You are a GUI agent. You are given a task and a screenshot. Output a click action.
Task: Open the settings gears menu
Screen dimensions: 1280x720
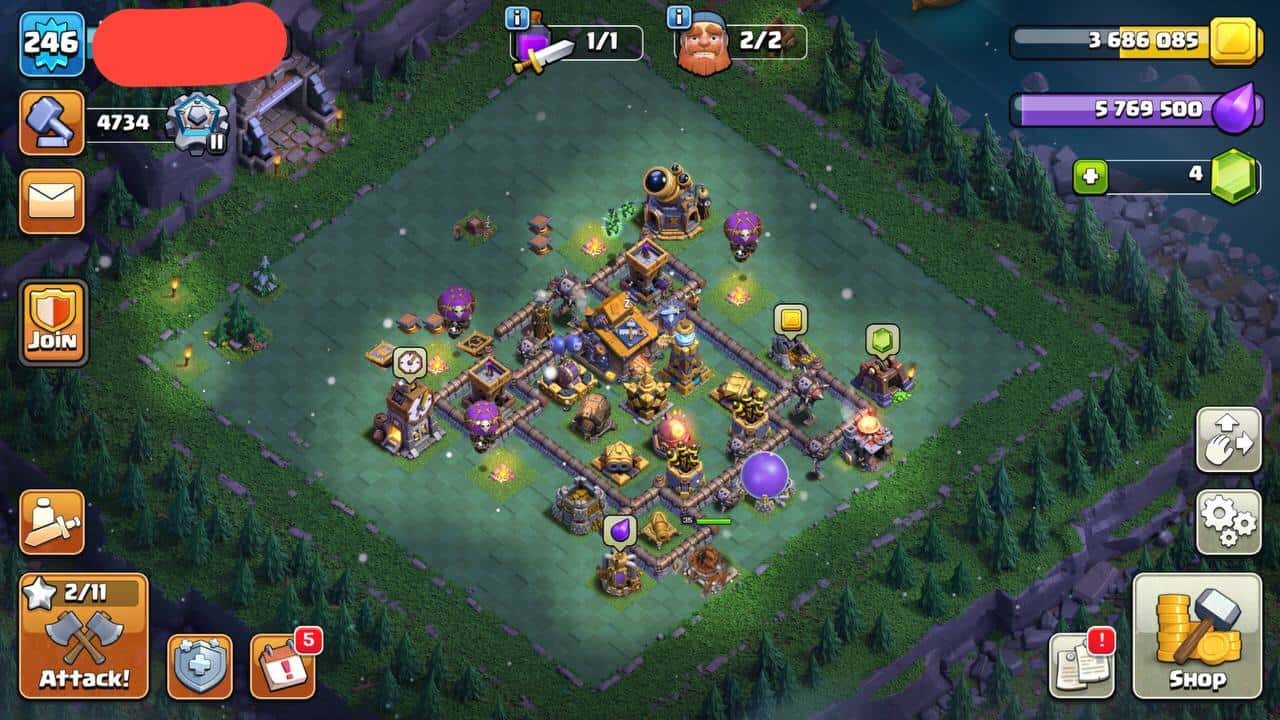point(1228,521)
